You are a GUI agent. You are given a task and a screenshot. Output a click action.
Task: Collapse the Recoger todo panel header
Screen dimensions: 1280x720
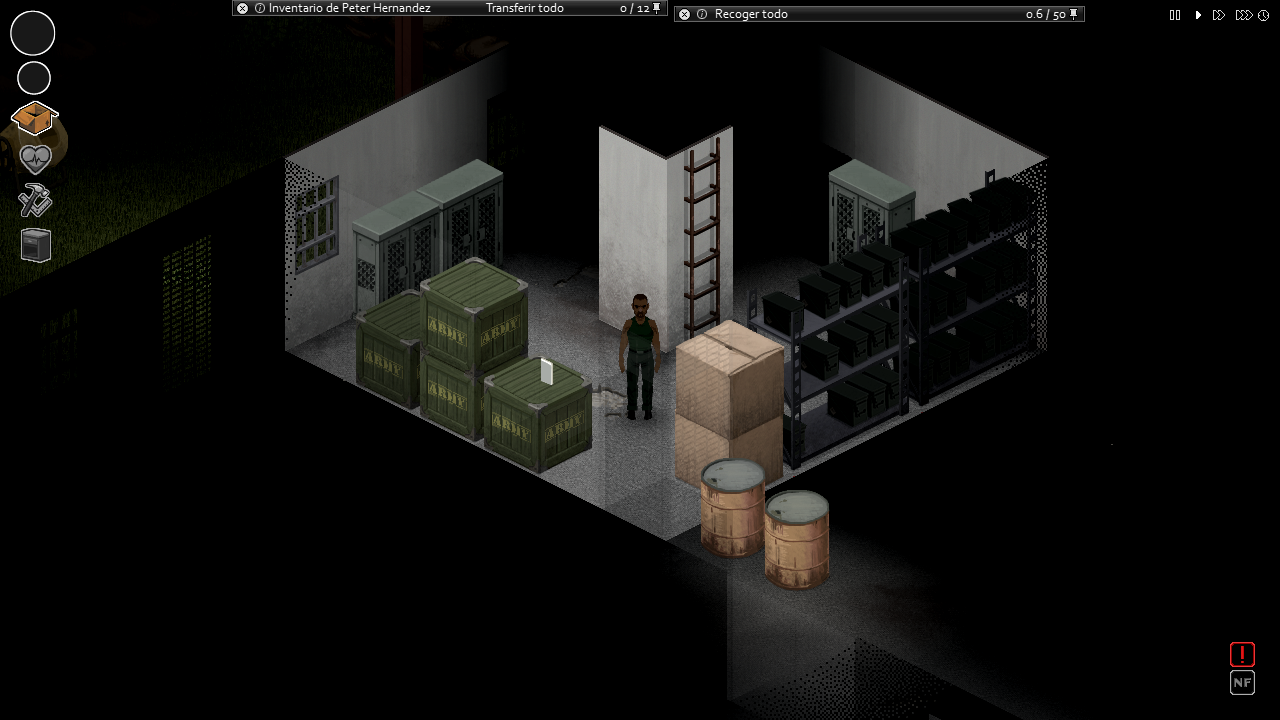coord(750,14)
